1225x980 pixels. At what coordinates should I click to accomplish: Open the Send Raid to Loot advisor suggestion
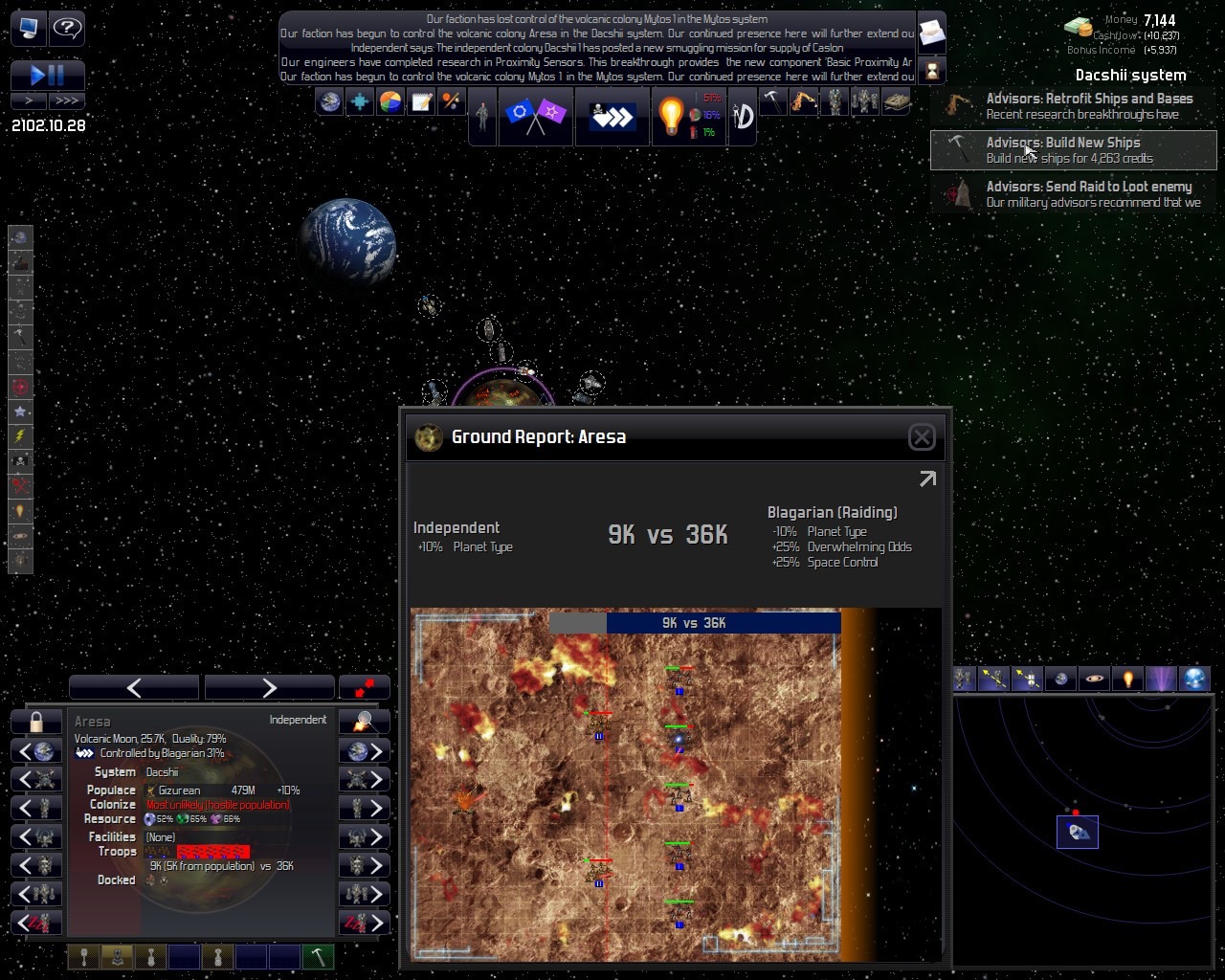point(1073,194)
